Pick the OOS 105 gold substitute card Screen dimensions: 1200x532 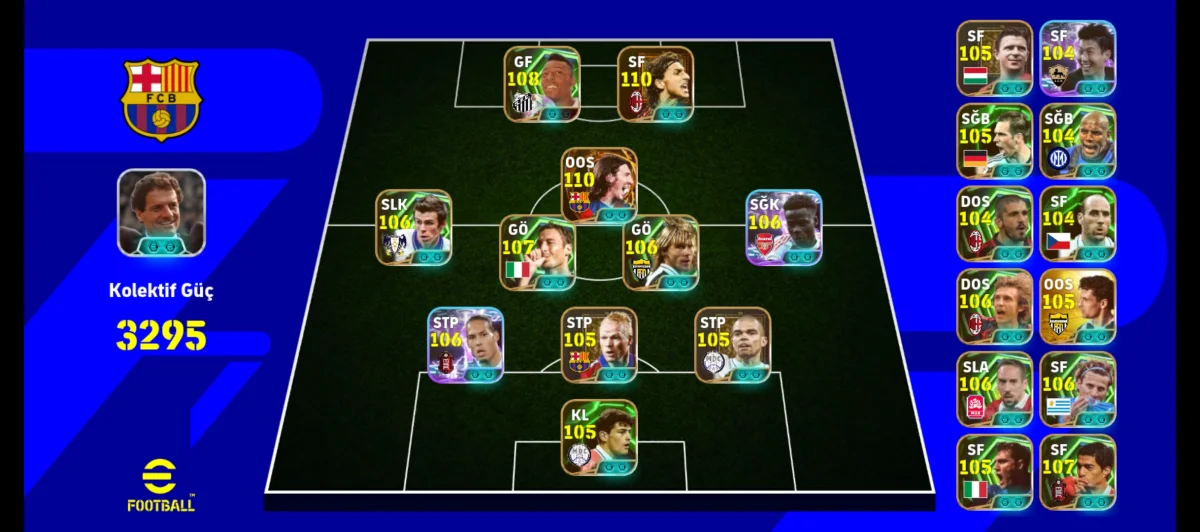(1077, 307)
